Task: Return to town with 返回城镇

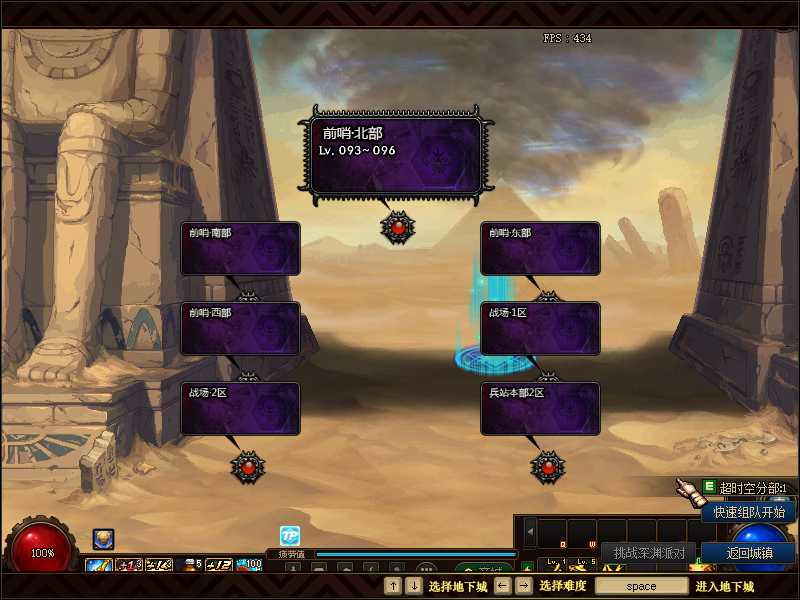Action: (748, 553)
